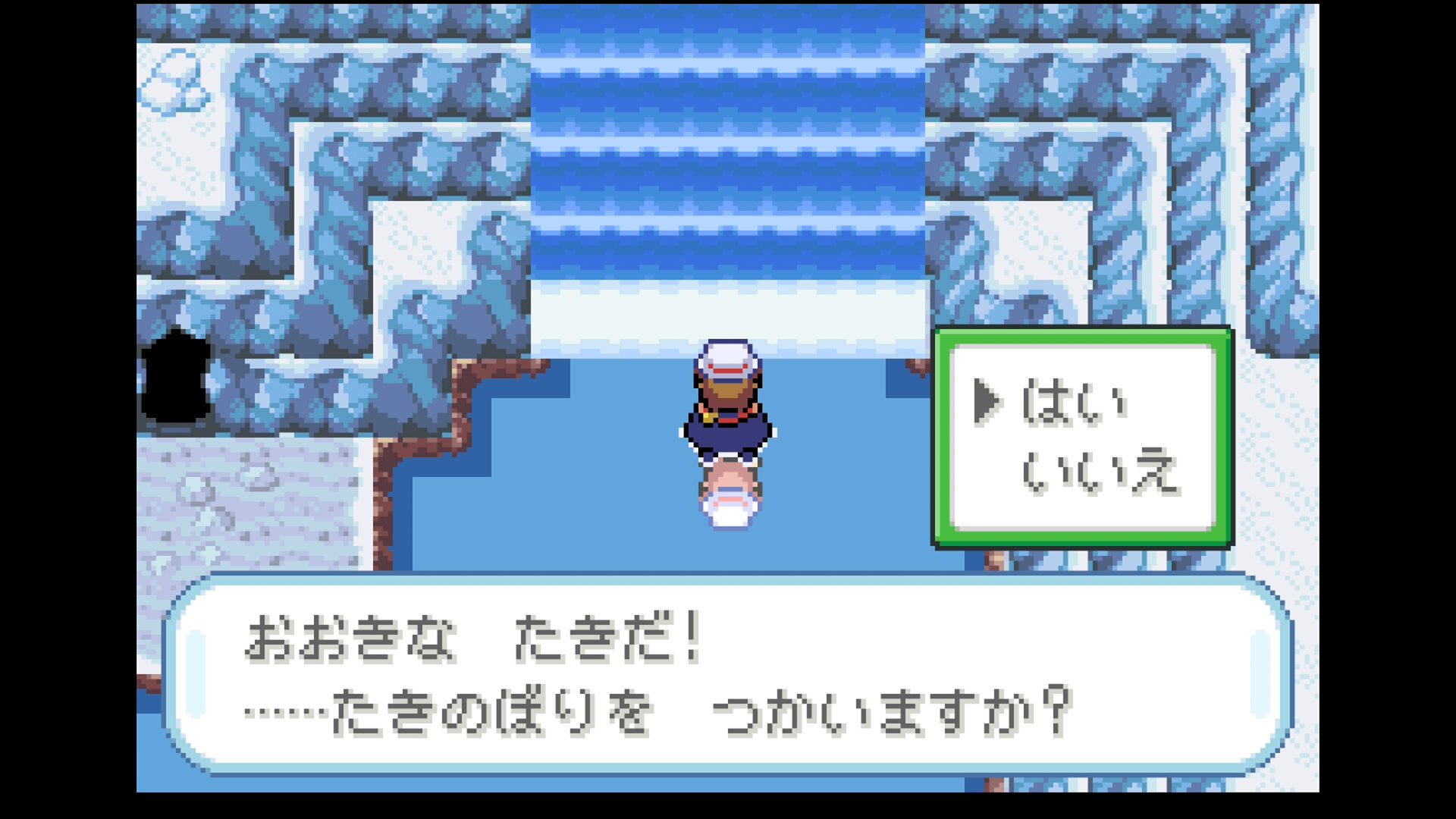Choose はい to use Waterfall
1456x819 pixels.
tap(1074, 402)
